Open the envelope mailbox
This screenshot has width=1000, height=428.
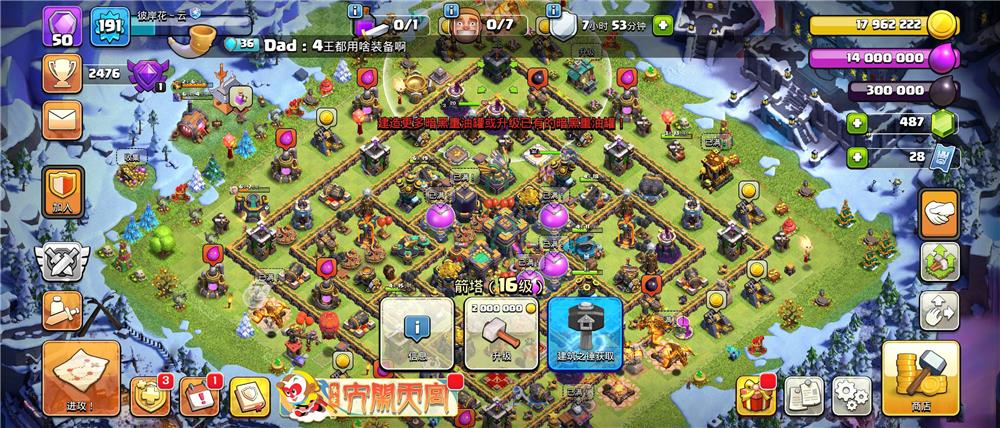[61, 120]
